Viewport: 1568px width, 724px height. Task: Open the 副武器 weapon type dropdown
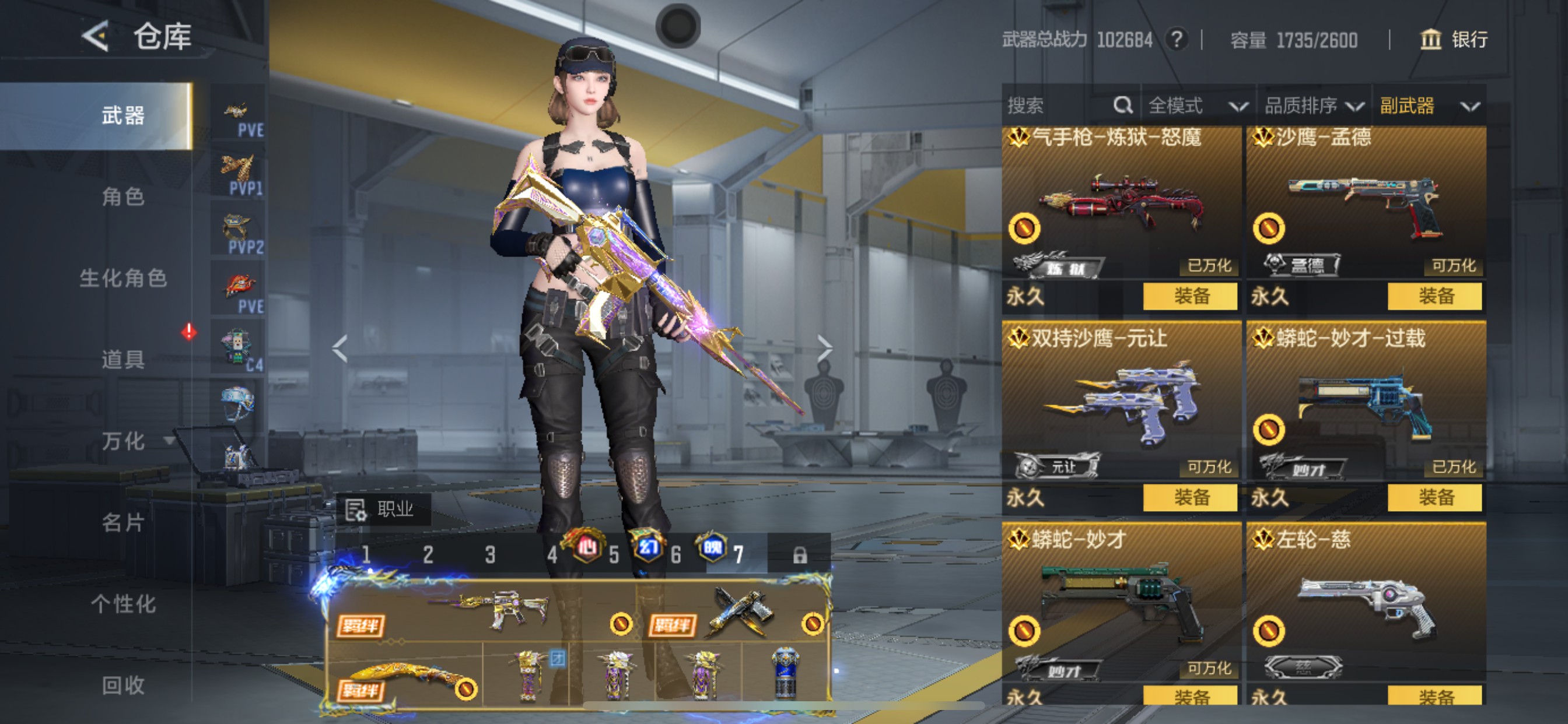(1428, 106)
